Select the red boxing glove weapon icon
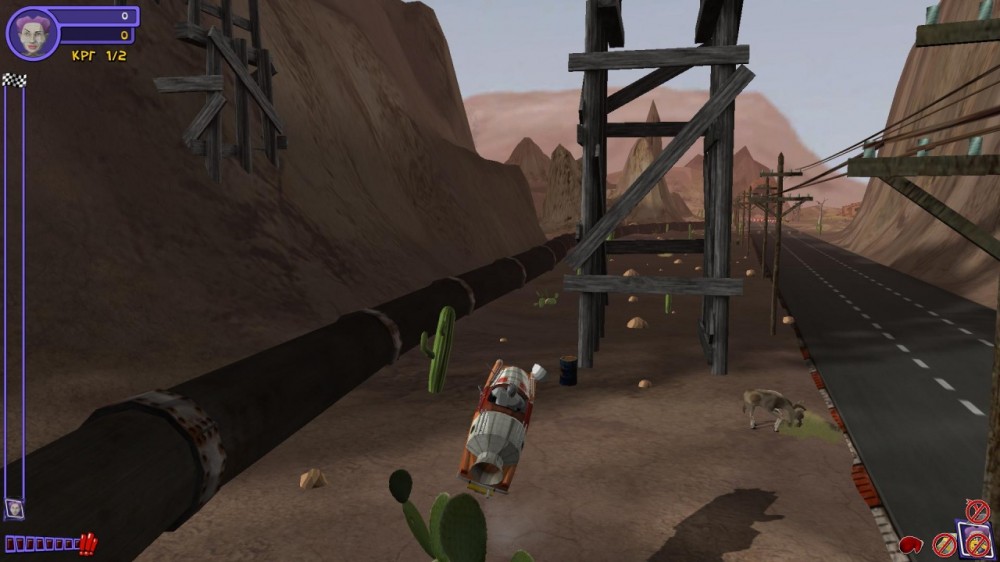This screenshot has width=1000, height=562. click(911, 545)
